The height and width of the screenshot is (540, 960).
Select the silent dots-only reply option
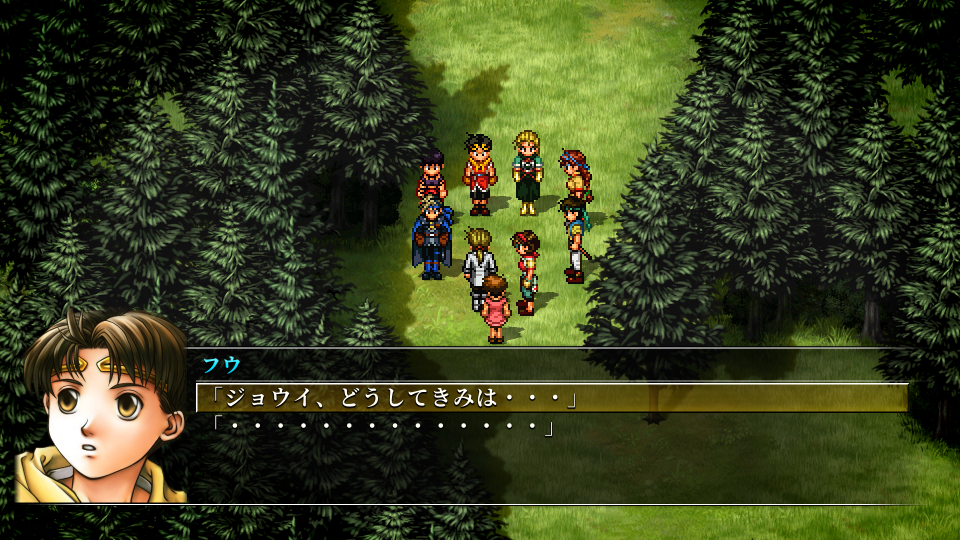tap(378, 427)
